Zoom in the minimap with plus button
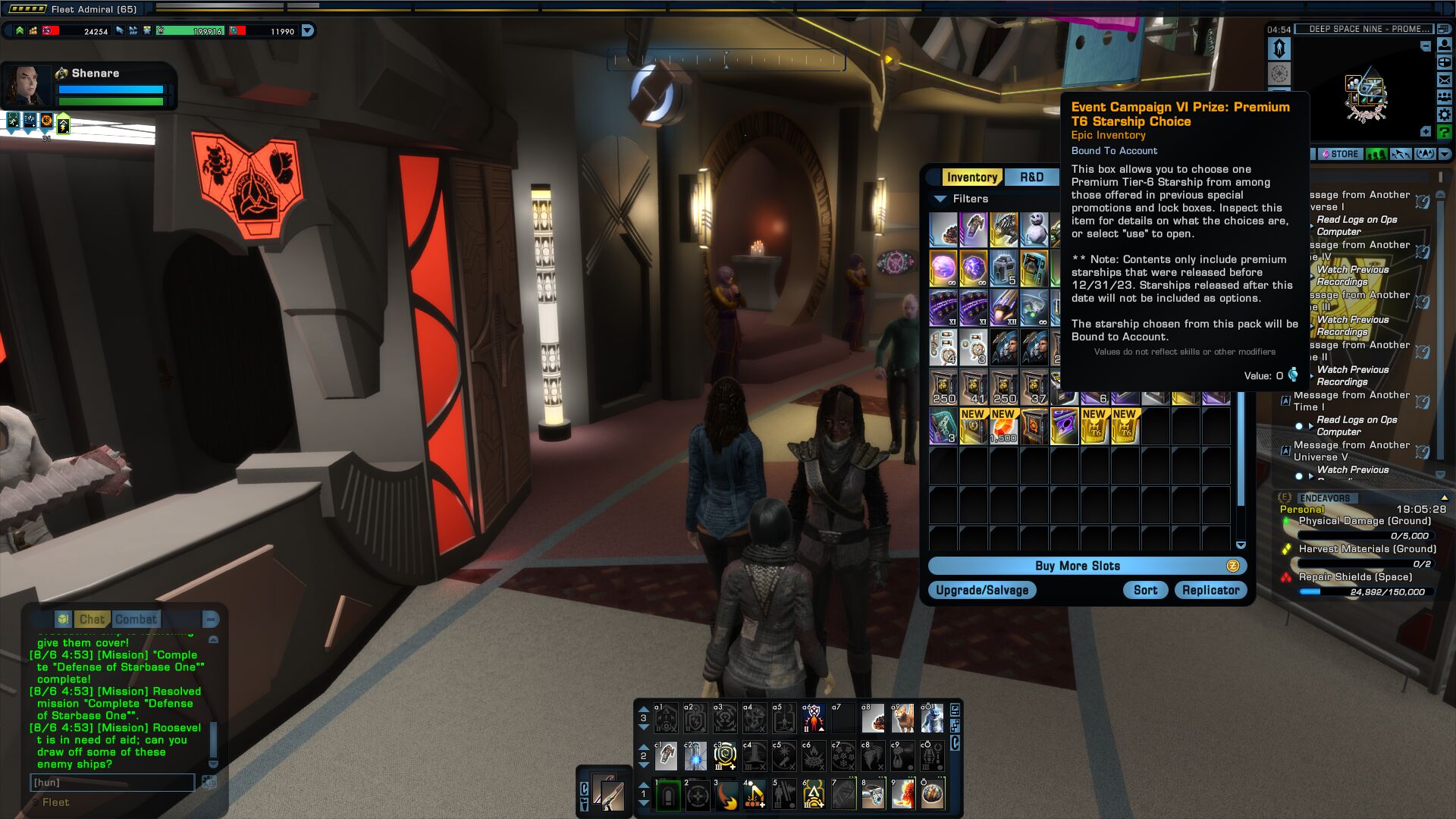 coord(1426,132)
